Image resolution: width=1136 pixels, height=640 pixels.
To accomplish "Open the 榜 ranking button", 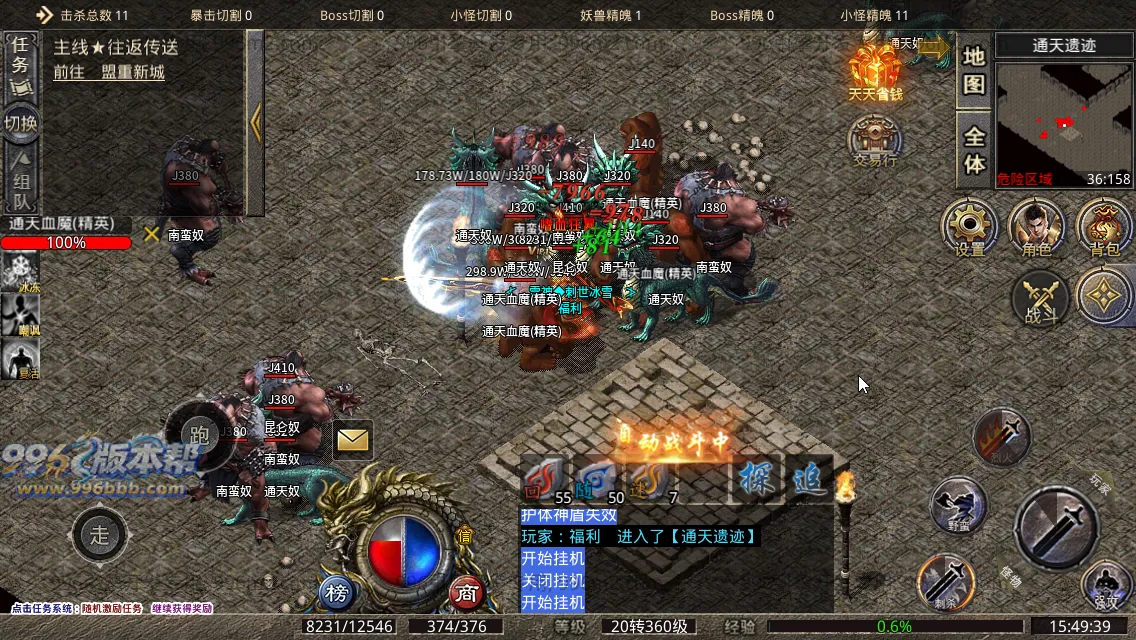I will [x=338, y=594].
